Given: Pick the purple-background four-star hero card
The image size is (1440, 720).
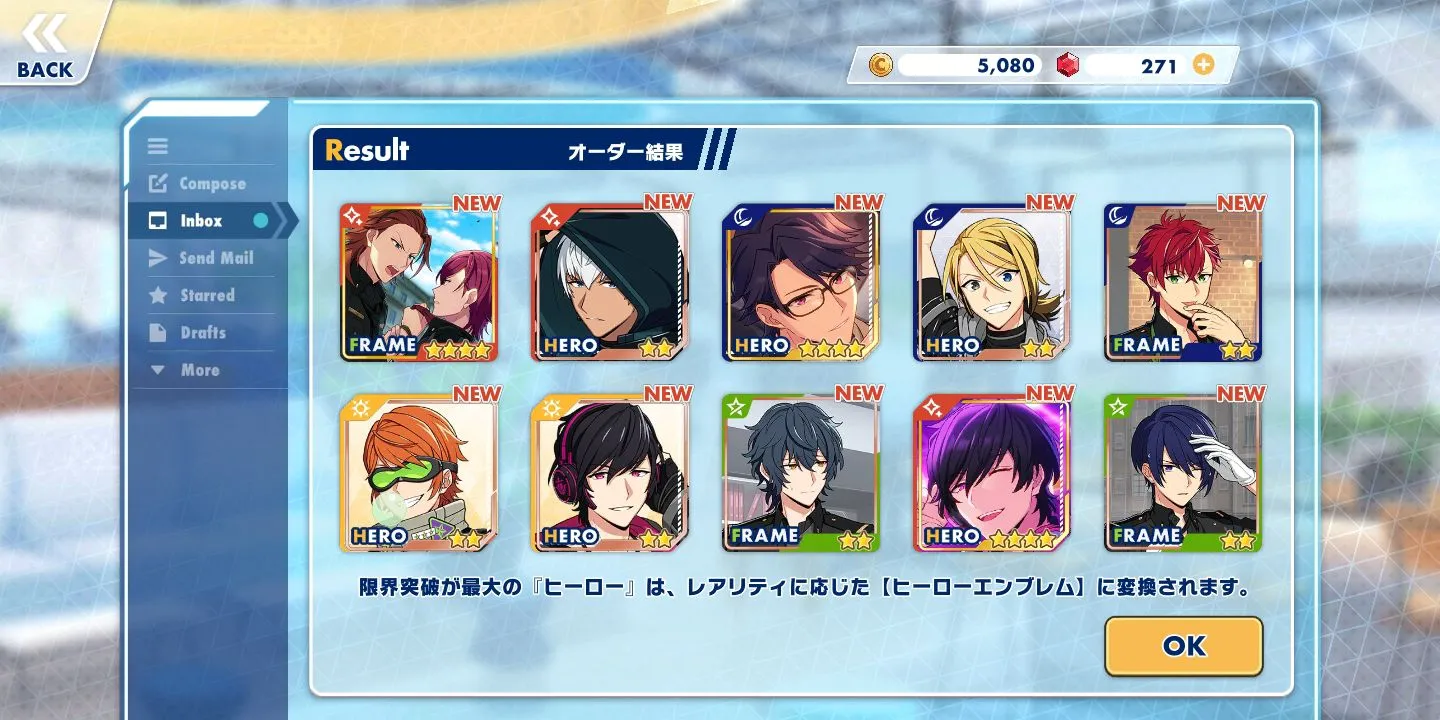Looking at the screenshot, I should pyautogui.click(x=992, y=473).
